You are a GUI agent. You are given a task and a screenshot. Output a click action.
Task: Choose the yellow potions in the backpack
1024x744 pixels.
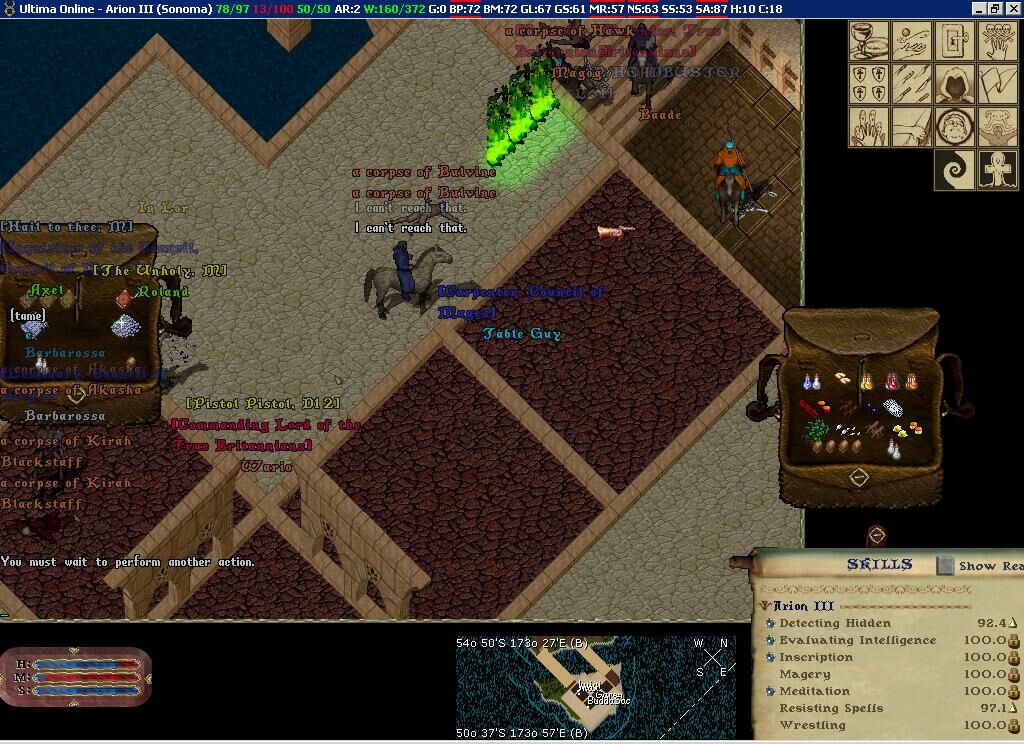click(x=868, y=382)
